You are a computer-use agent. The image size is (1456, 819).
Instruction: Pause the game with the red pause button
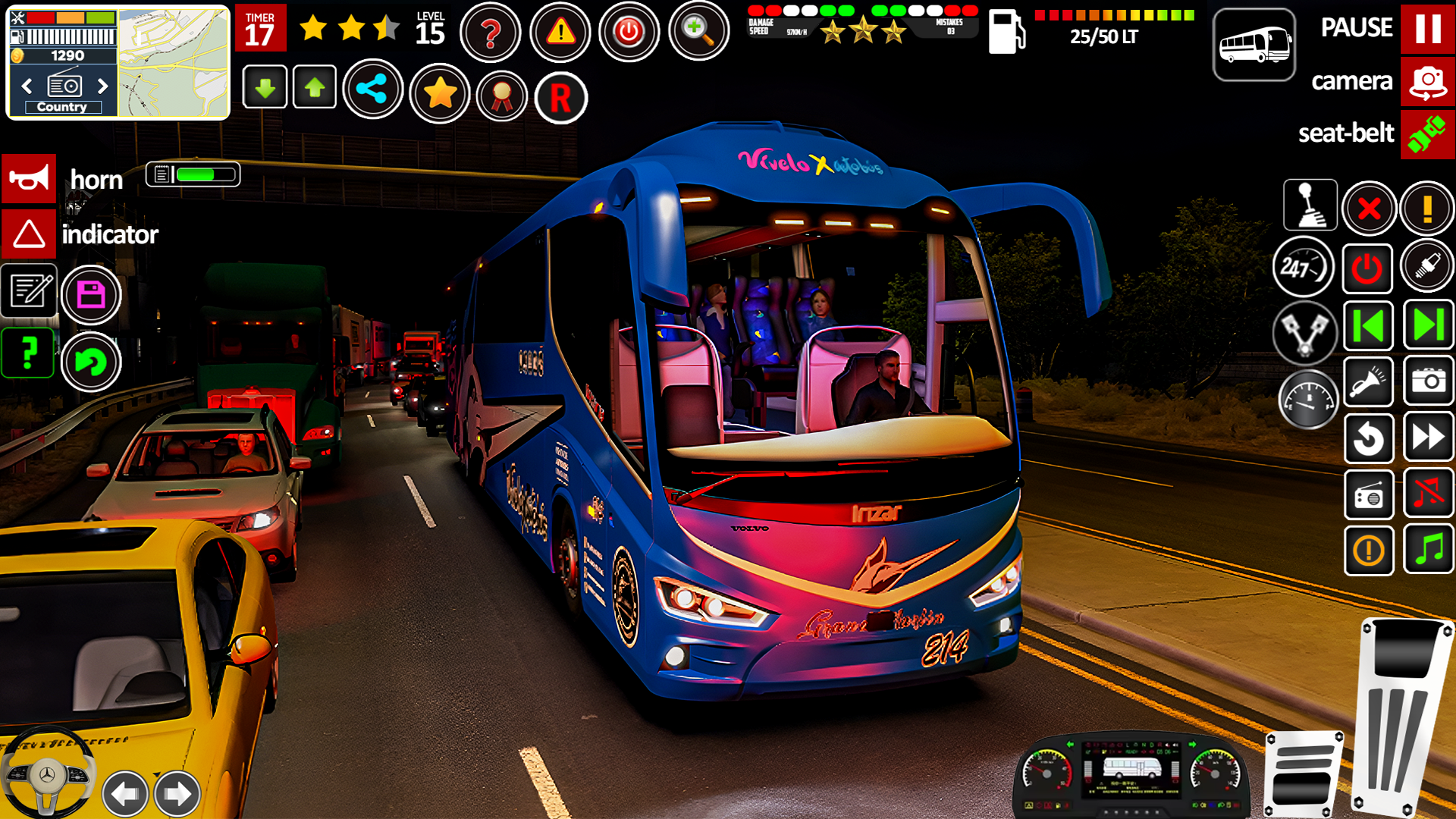tap(1427, 29)
